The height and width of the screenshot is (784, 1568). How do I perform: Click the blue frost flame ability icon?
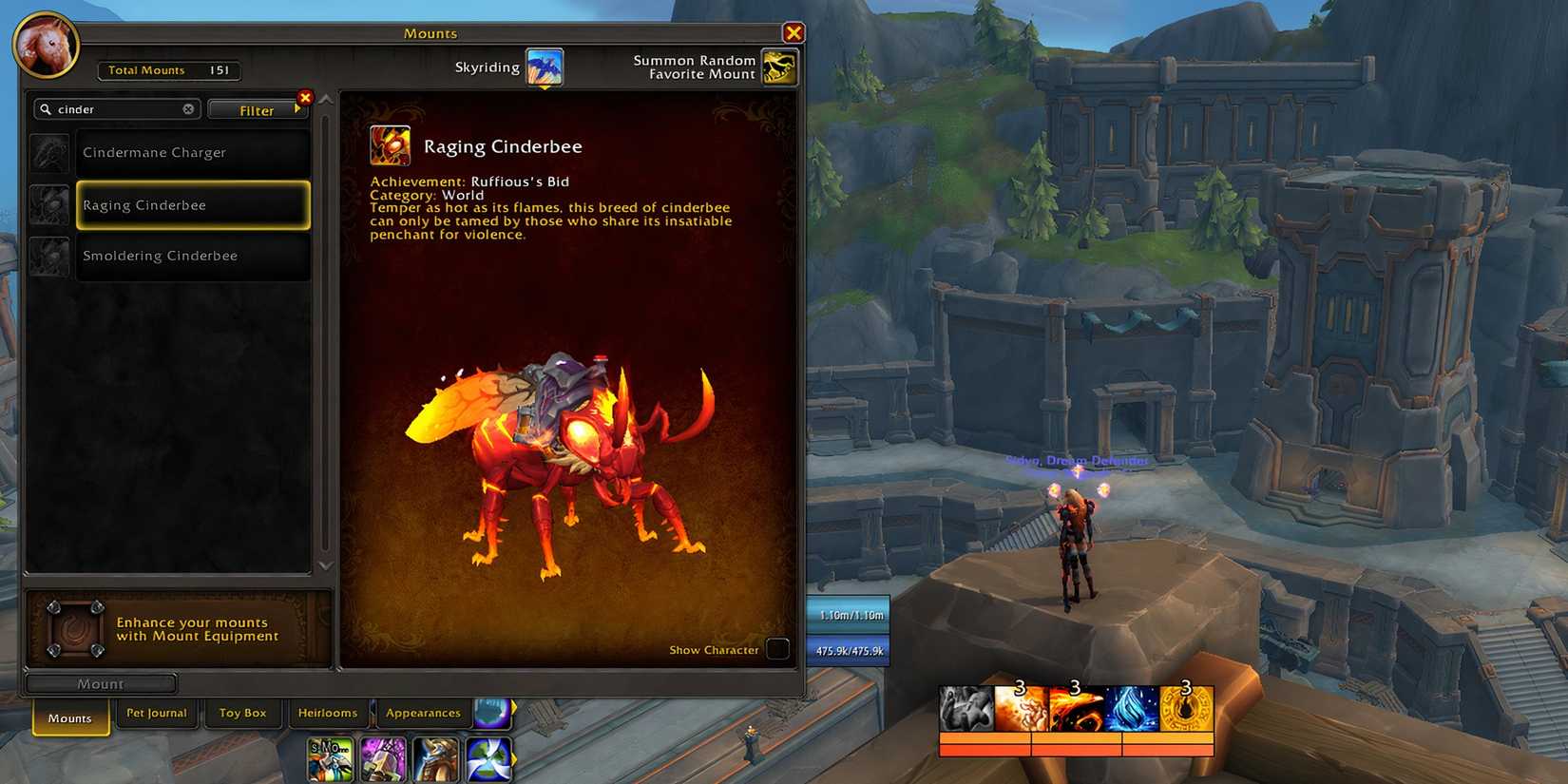coord(1130,708)
